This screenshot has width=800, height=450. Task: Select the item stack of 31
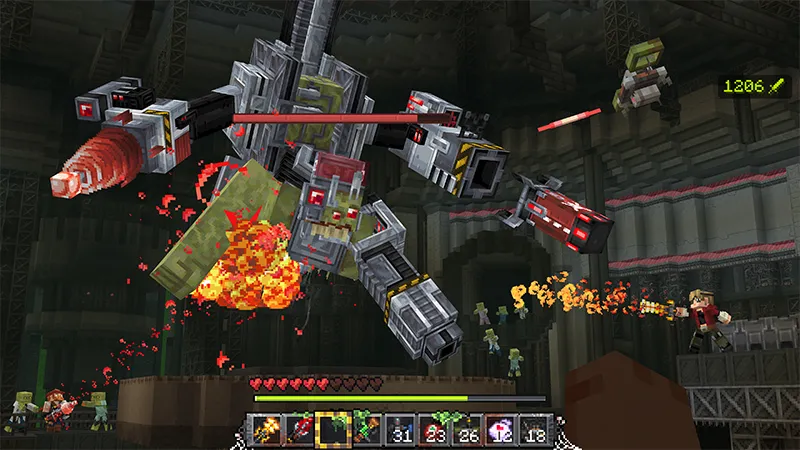(400, 430)
